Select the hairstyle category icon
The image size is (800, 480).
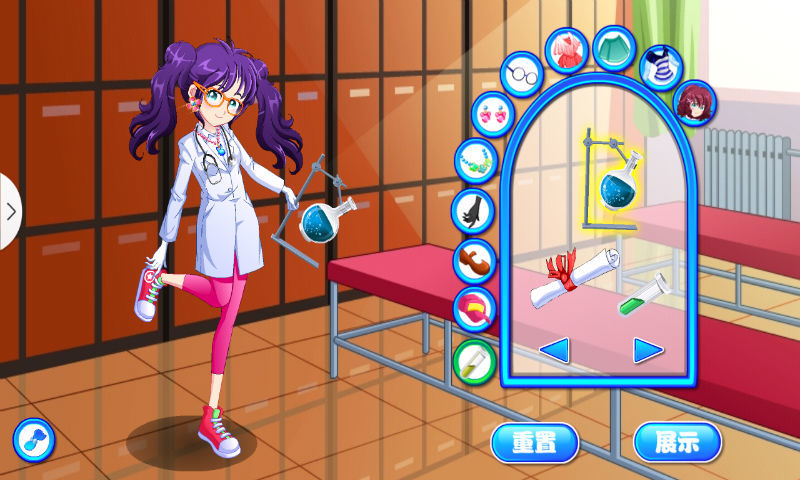tap(691, 104)
